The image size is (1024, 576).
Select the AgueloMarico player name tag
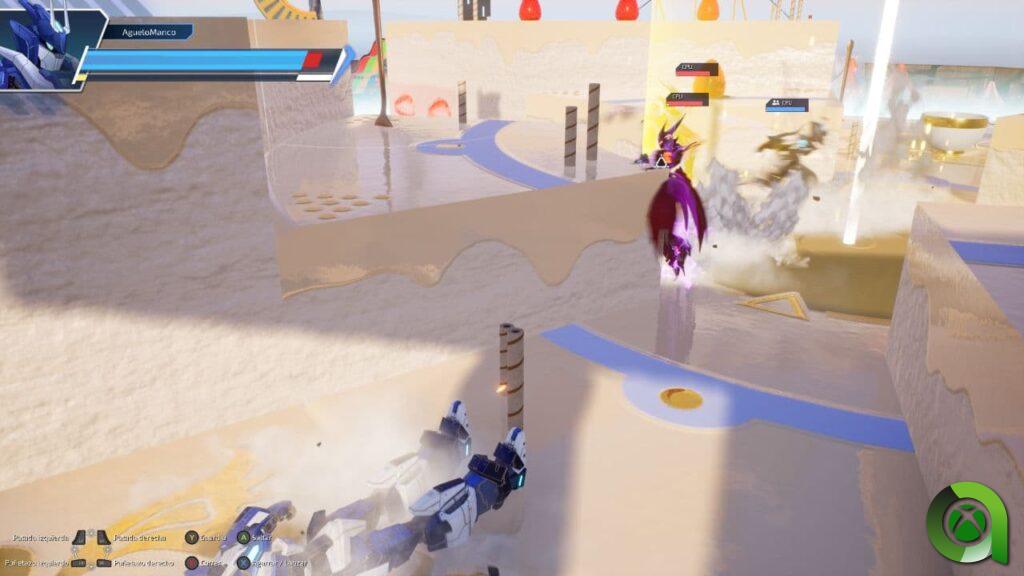point(147,32)
